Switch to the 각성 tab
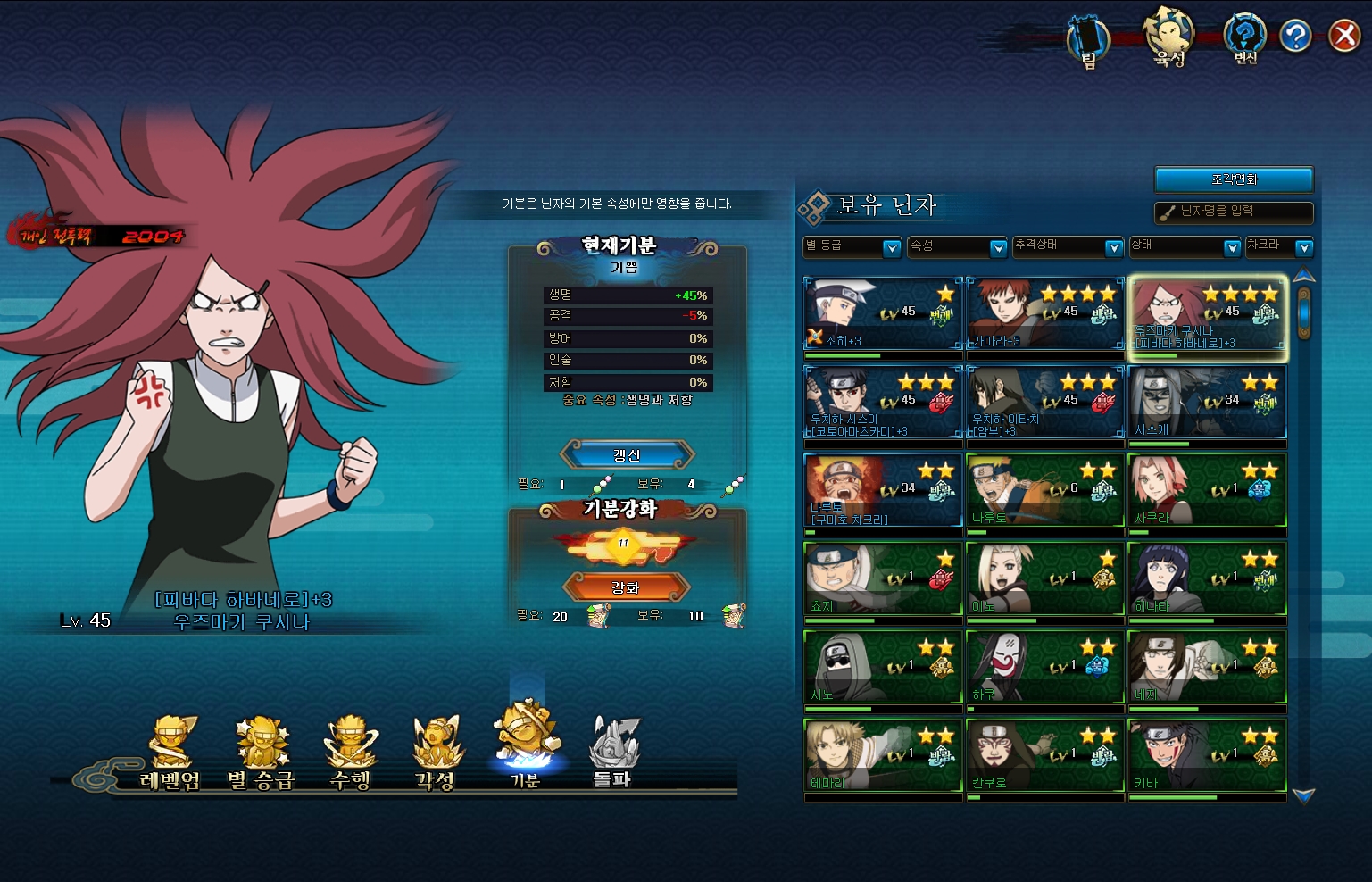Viewport: 1372px width, 882px height. 436,754
